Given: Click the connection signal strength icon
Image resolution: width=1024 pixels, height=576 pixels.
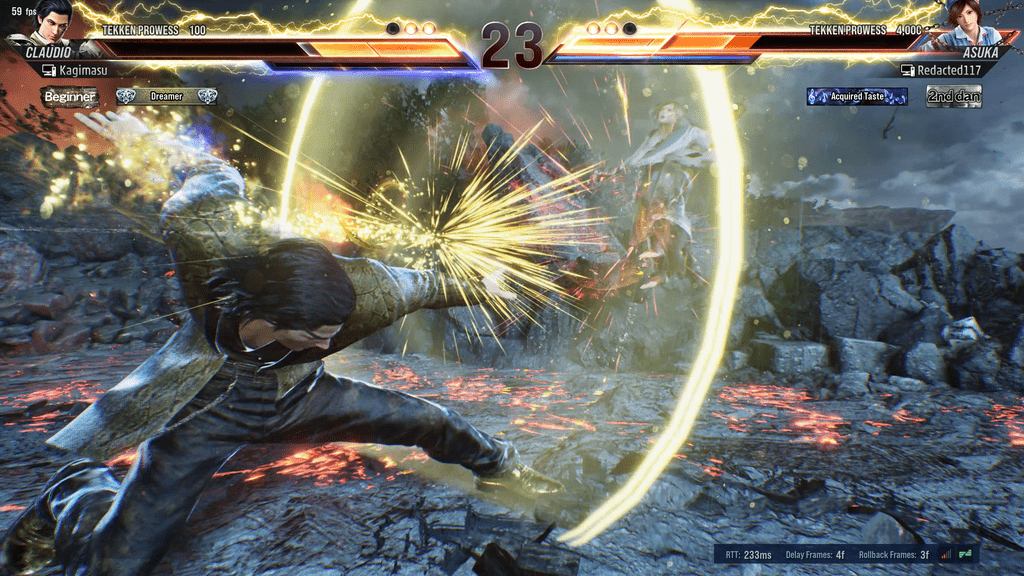Looking at the screenshot, I should [945, 554].
